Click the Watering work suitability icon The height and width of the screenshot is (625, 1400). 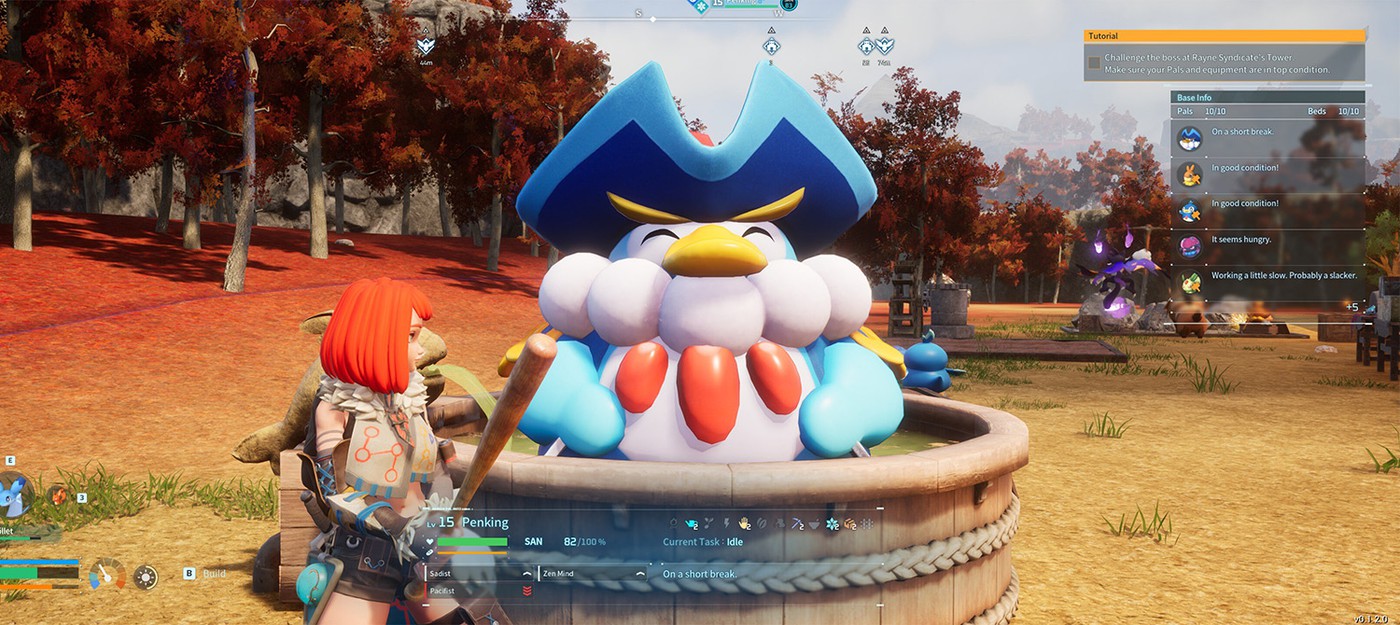coord(691,523)
